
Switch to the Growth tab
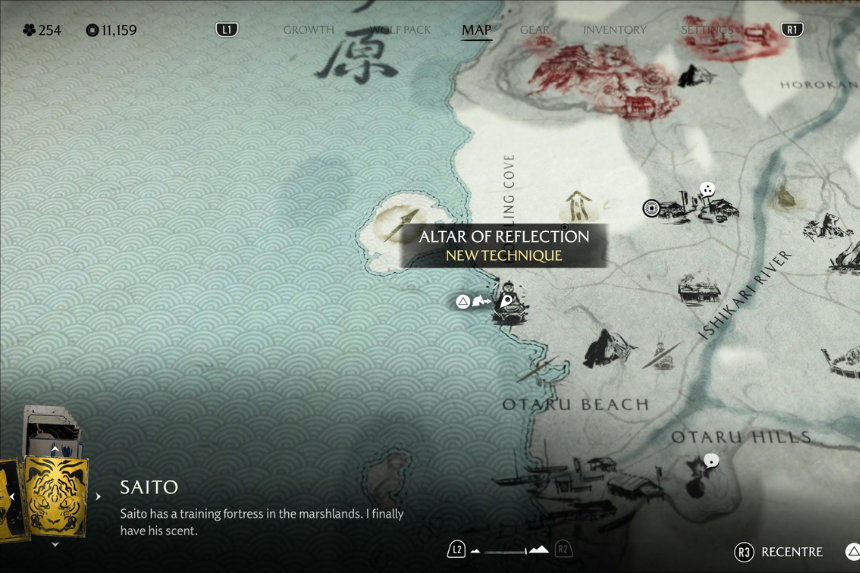pos(308,30)
